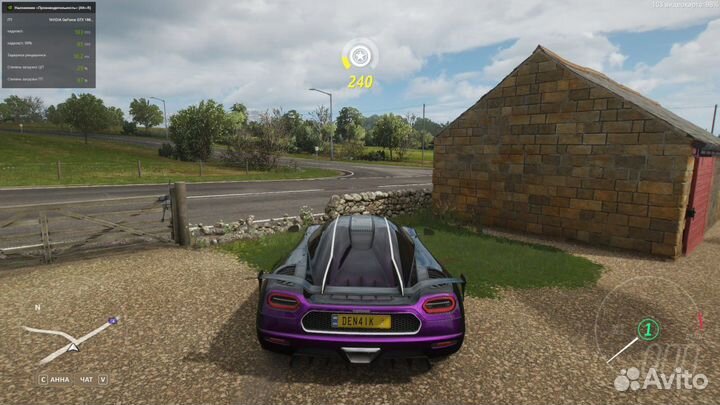Select the purple marker on the minimap
The height and width of the screenshot is (405, 720).
pos(113,321)
